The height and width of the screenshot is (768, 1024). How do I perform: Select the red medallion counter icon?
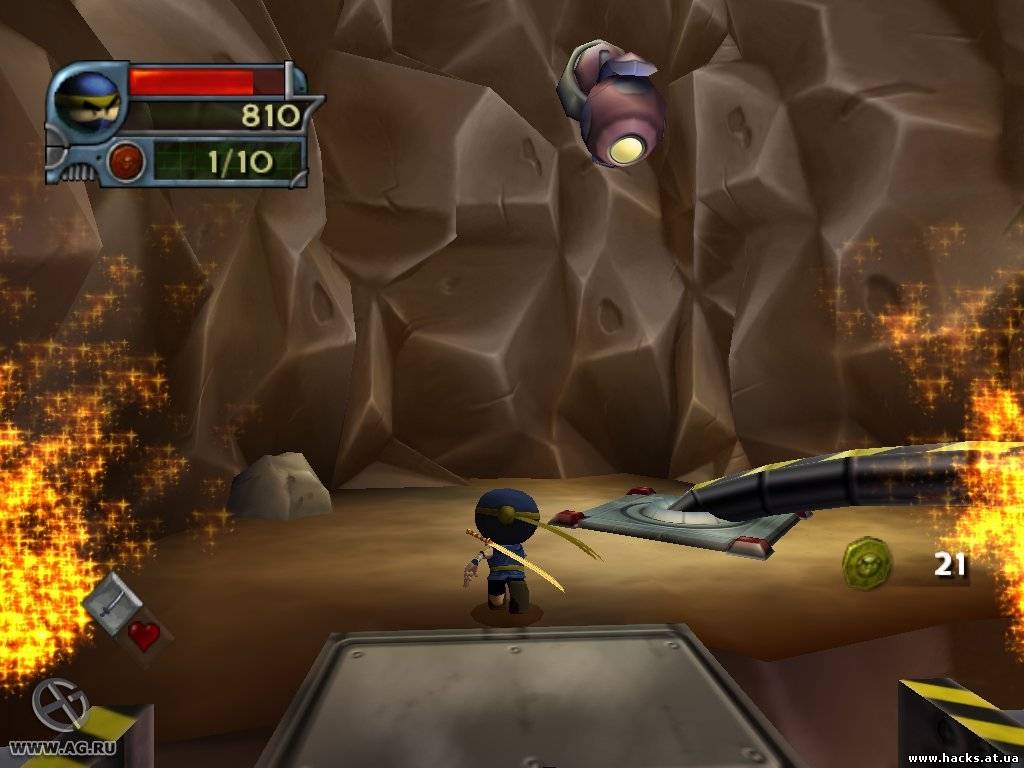[127, 160]
